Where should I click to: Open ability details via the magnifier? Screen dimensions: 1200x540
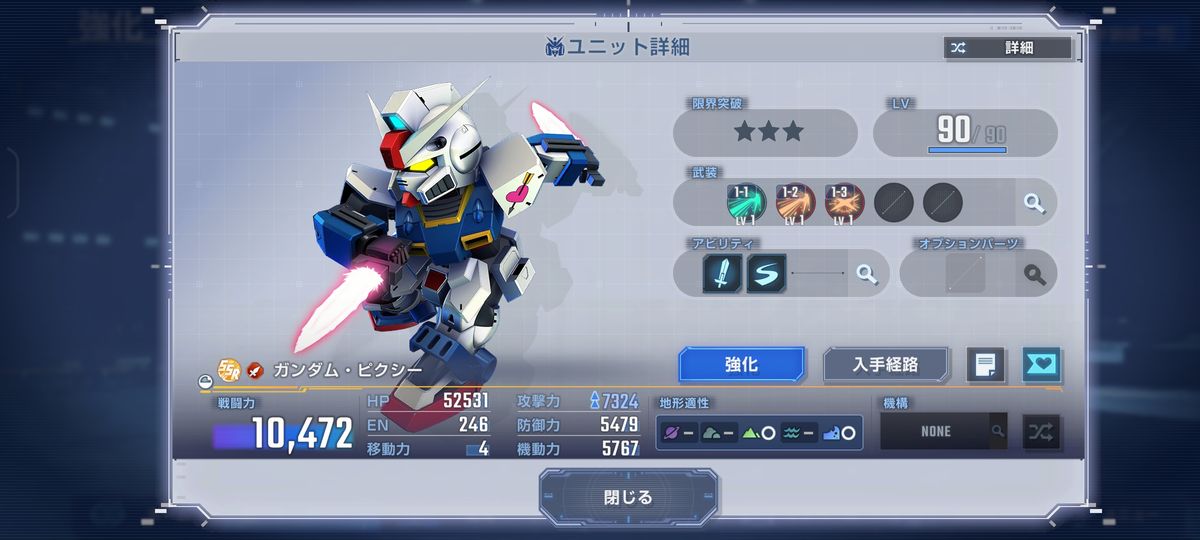pyautogui.click(x=866, y=274)
